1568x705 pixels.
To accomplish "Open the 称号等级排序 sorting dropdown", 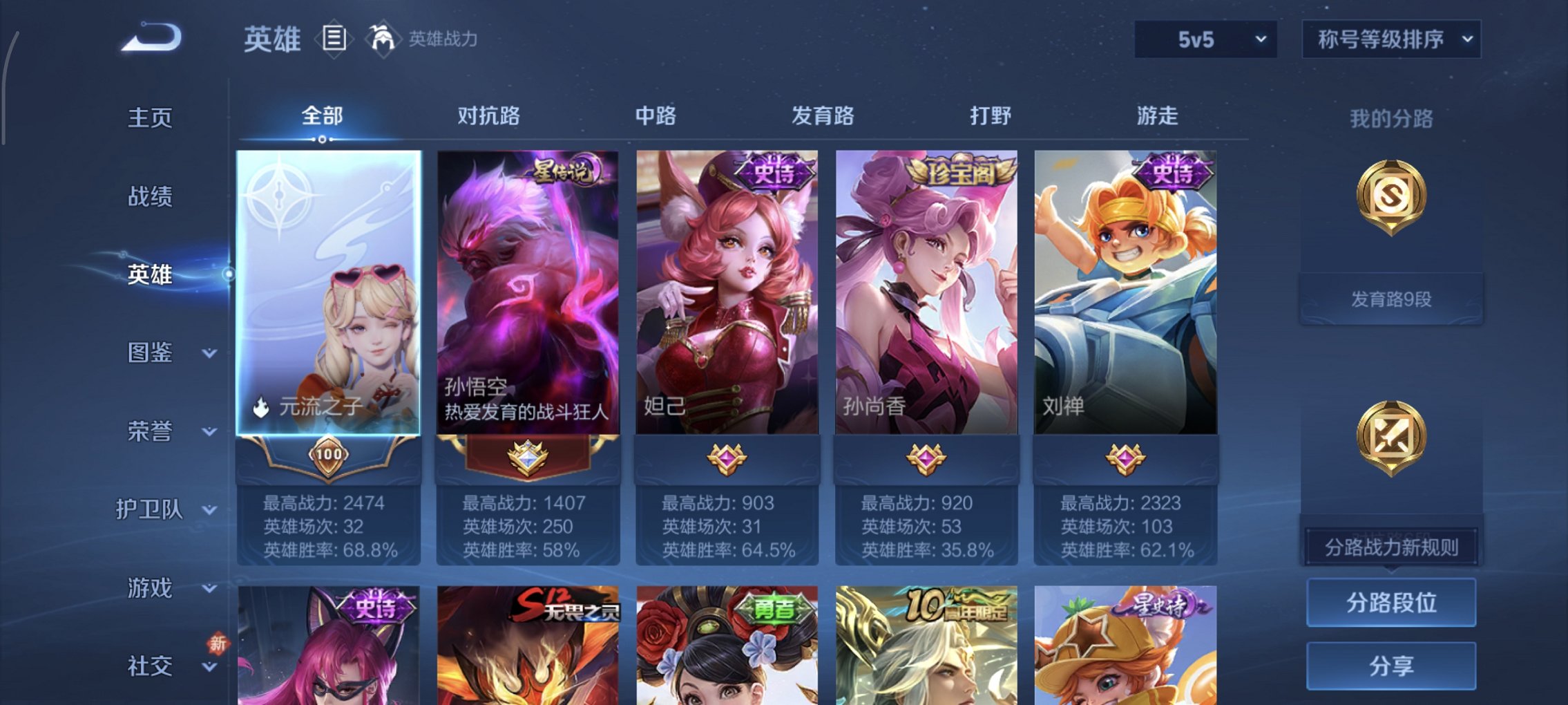I will click(1390, 39).
